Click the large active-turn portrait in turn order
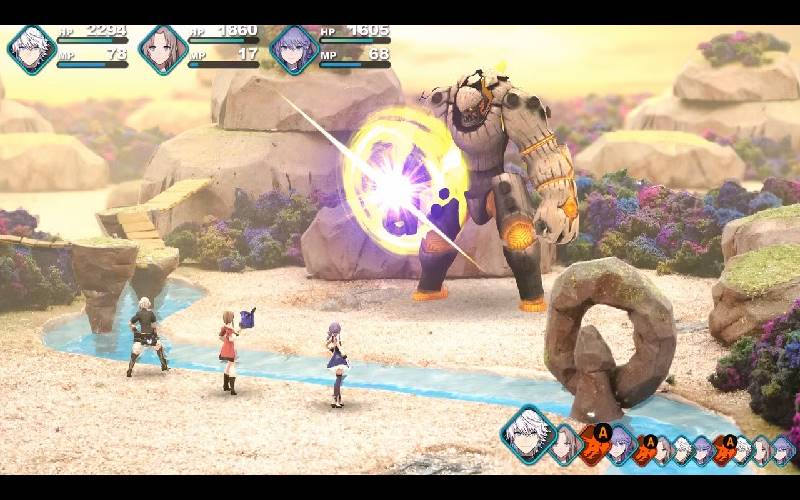800x500 pixels. (527, 434)
